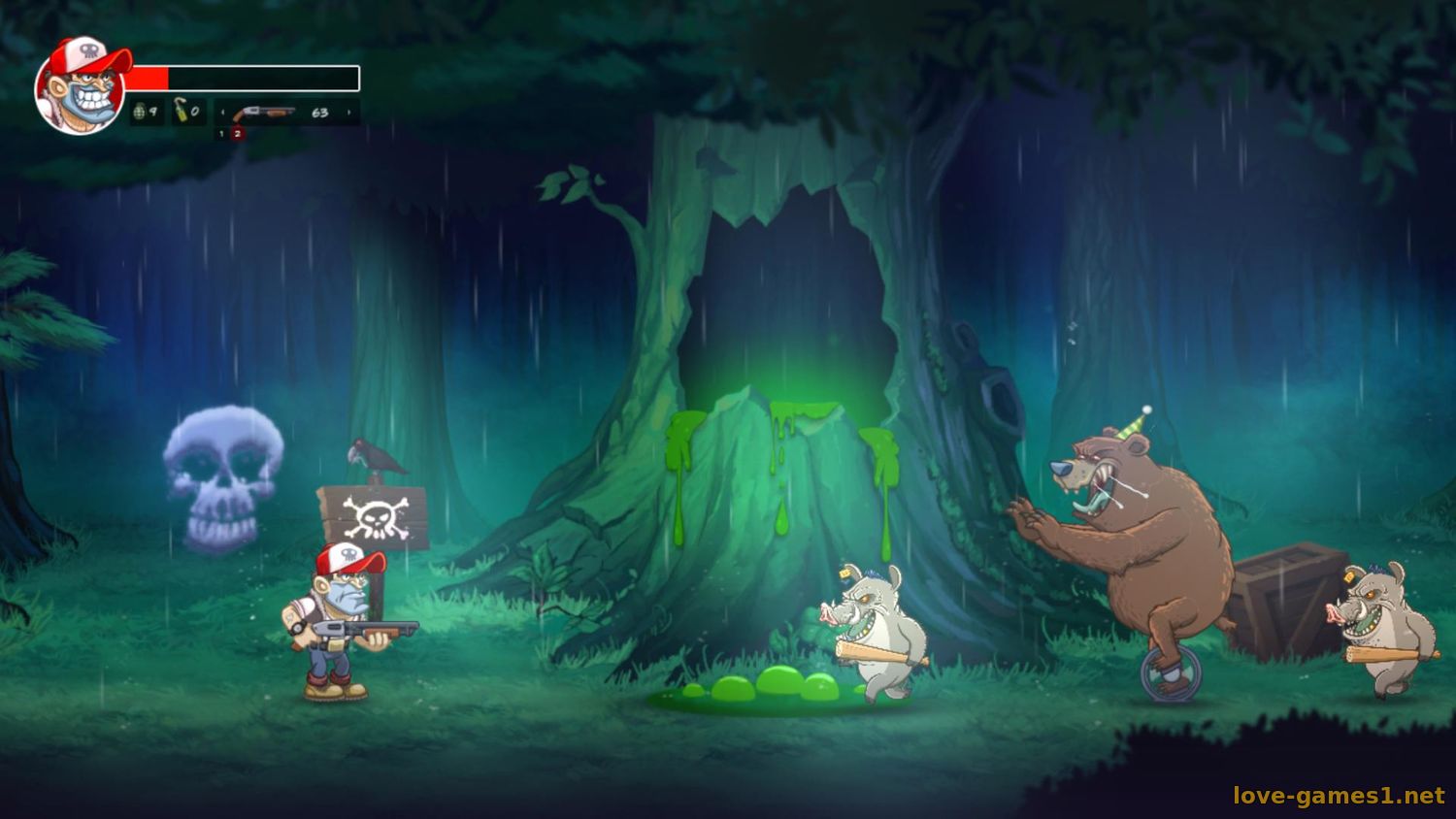Choose weapon slot number 2
This screenshot has width=1456, height=819.
coord(237,134)
